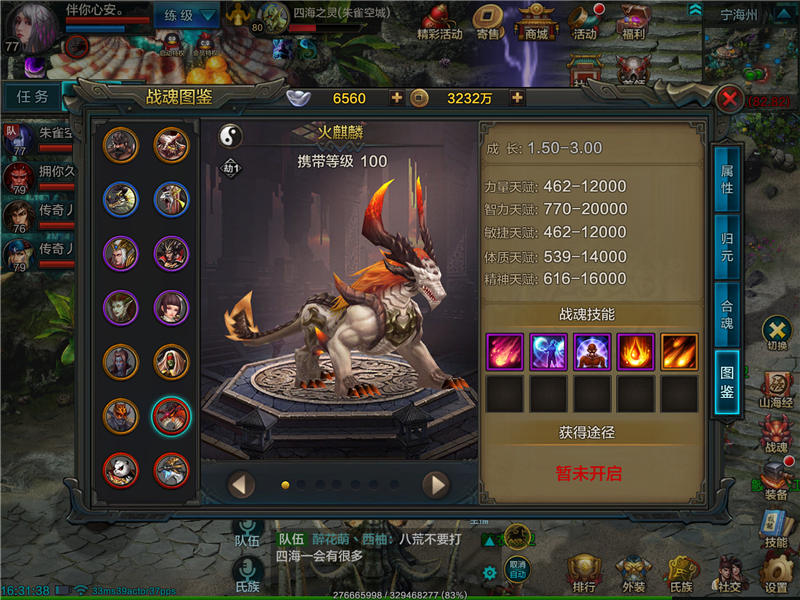Open the 设置 settings menu
The width and height of the screenshot is (800, 600).
[x=775, y=573]
